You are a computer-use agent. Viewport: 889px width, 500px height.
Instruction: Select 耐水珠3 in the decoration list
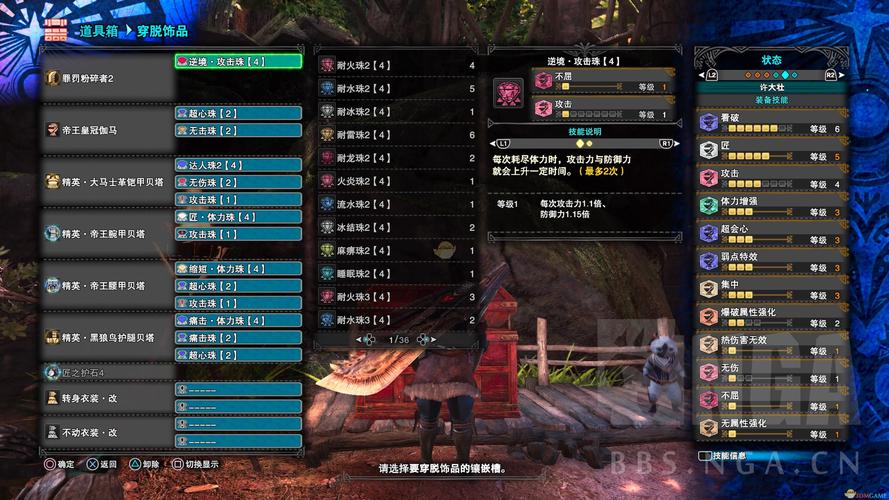coord(397,319)
